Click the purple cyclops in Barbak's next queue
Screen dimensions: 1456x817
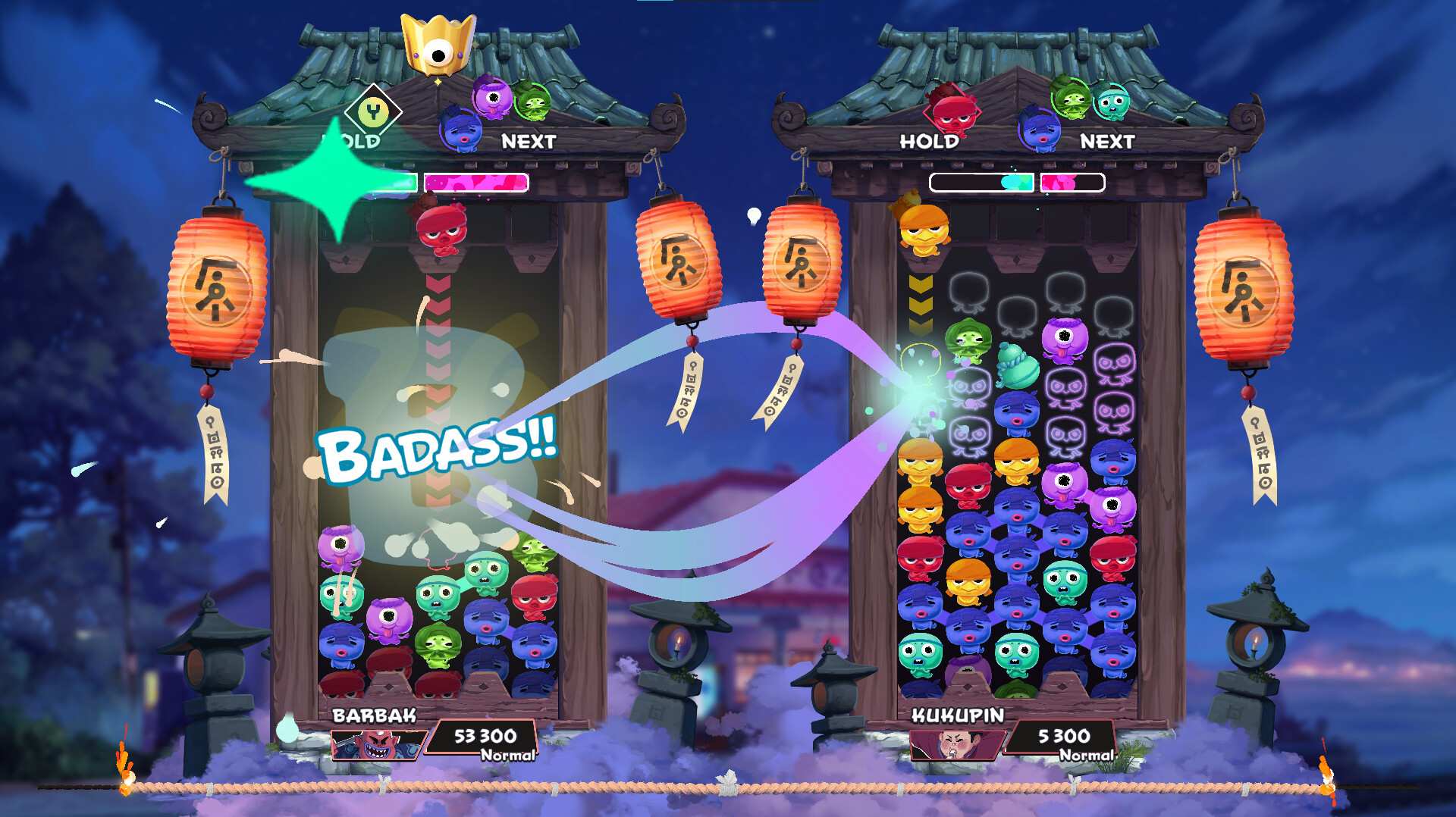tap(492, 97)
